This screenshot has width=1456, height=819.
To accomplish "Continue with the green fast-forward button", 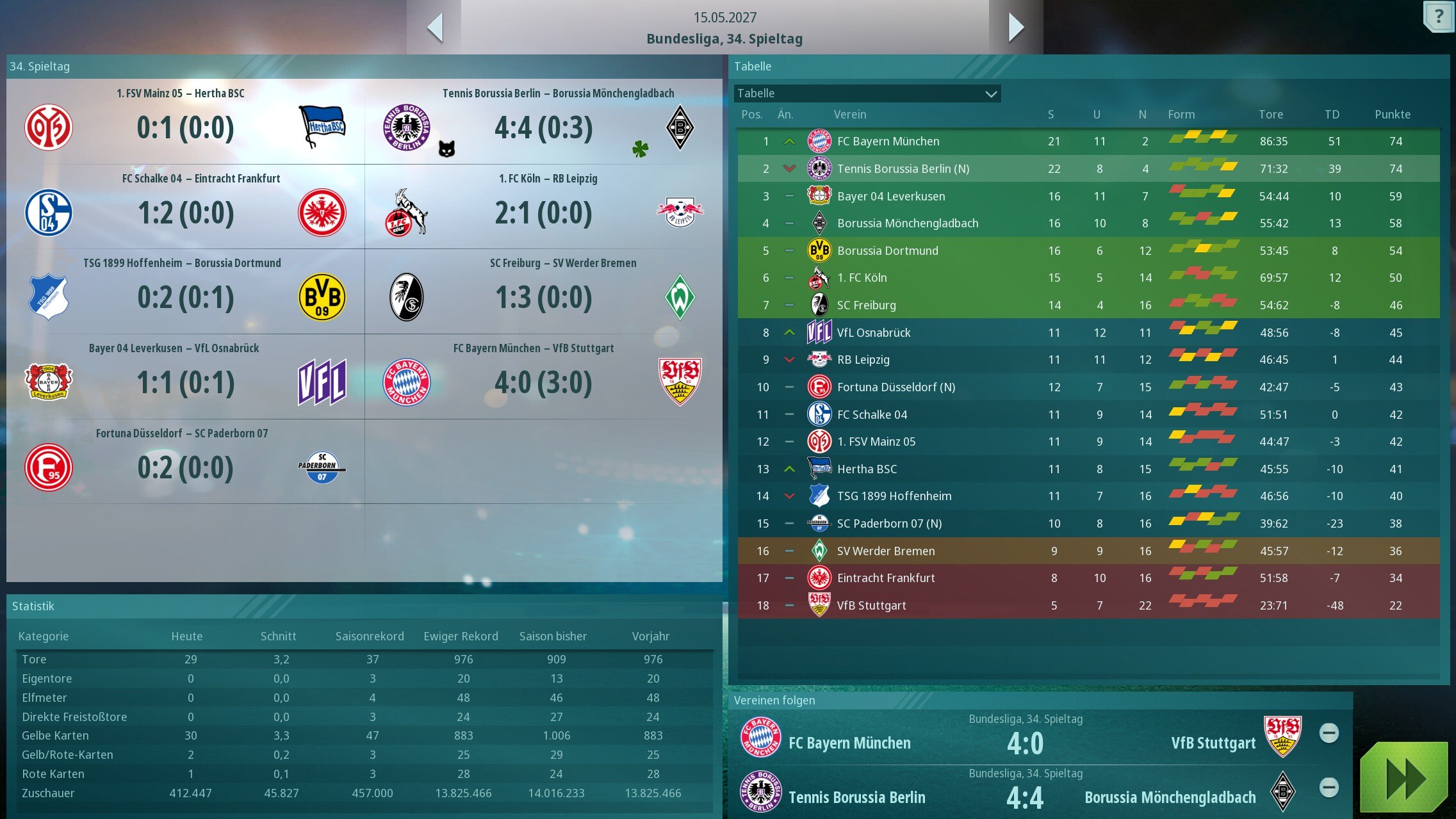I will click(1403, 778).
